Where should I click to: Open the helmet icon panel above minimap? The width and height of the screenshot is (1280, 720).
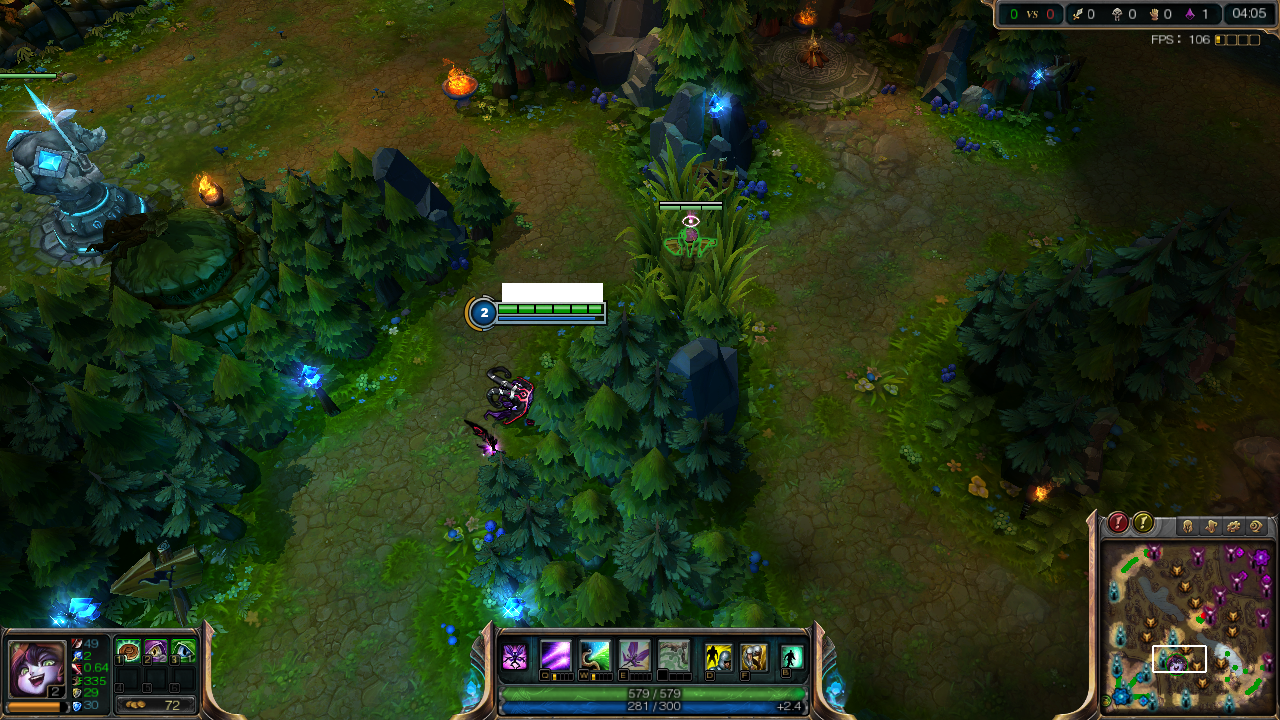click(1187, 526)
